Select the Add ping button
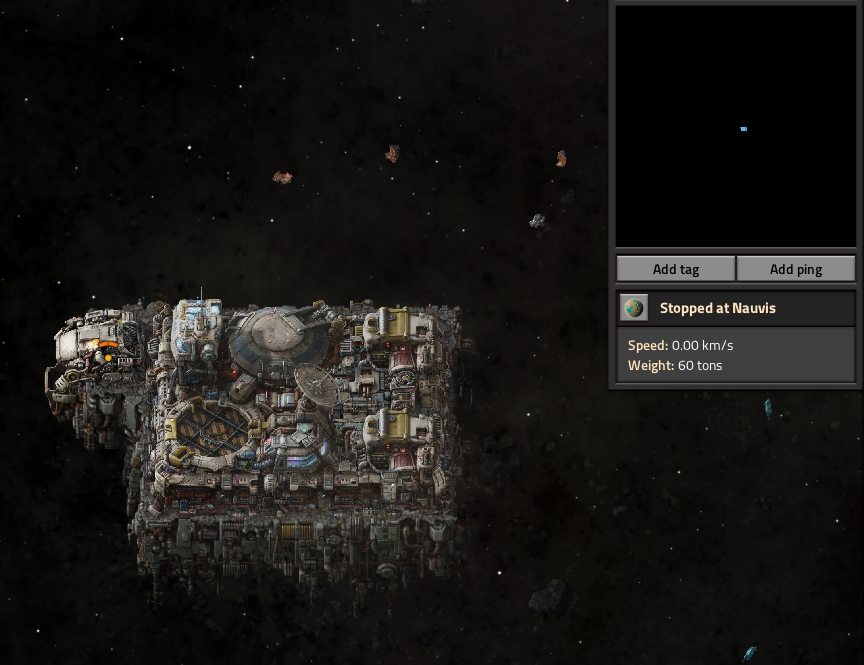864x665 pixels. pyautogui.click(x=796, y=269)
